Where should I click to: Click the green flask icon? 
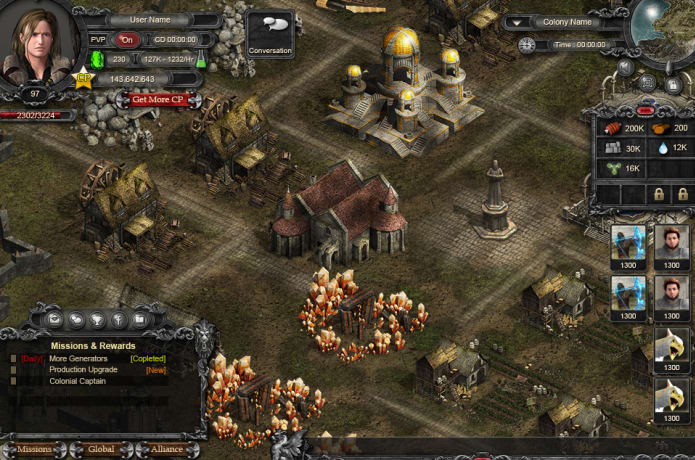(200, 59)
